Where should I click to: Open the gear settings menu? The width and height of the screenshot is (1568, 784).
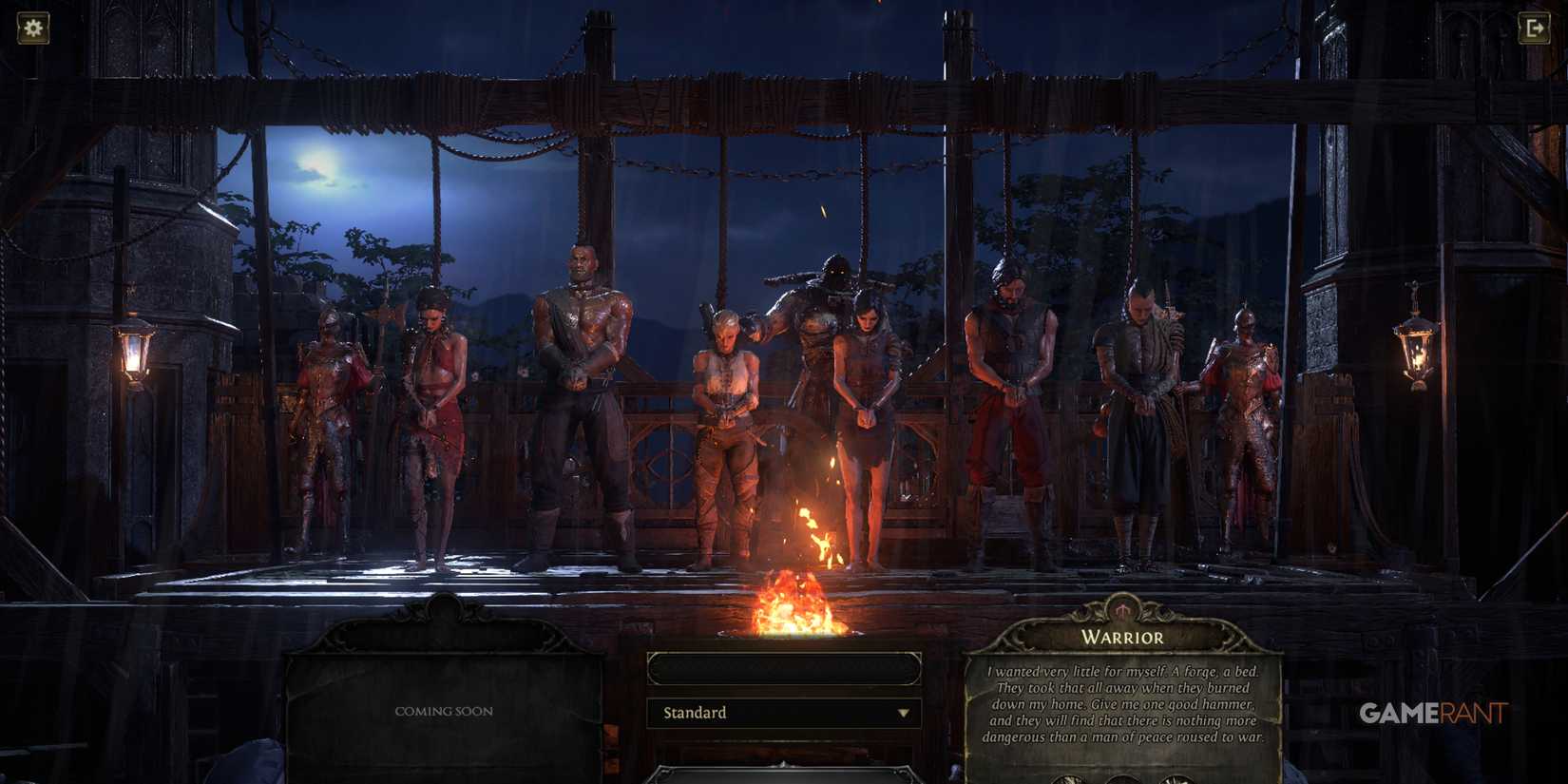[x=33, y=28]
